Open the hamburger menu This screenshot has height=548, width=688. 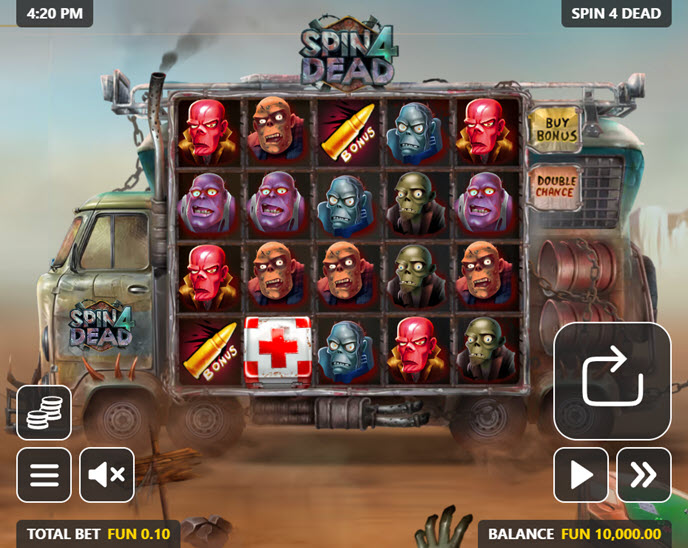44,475
